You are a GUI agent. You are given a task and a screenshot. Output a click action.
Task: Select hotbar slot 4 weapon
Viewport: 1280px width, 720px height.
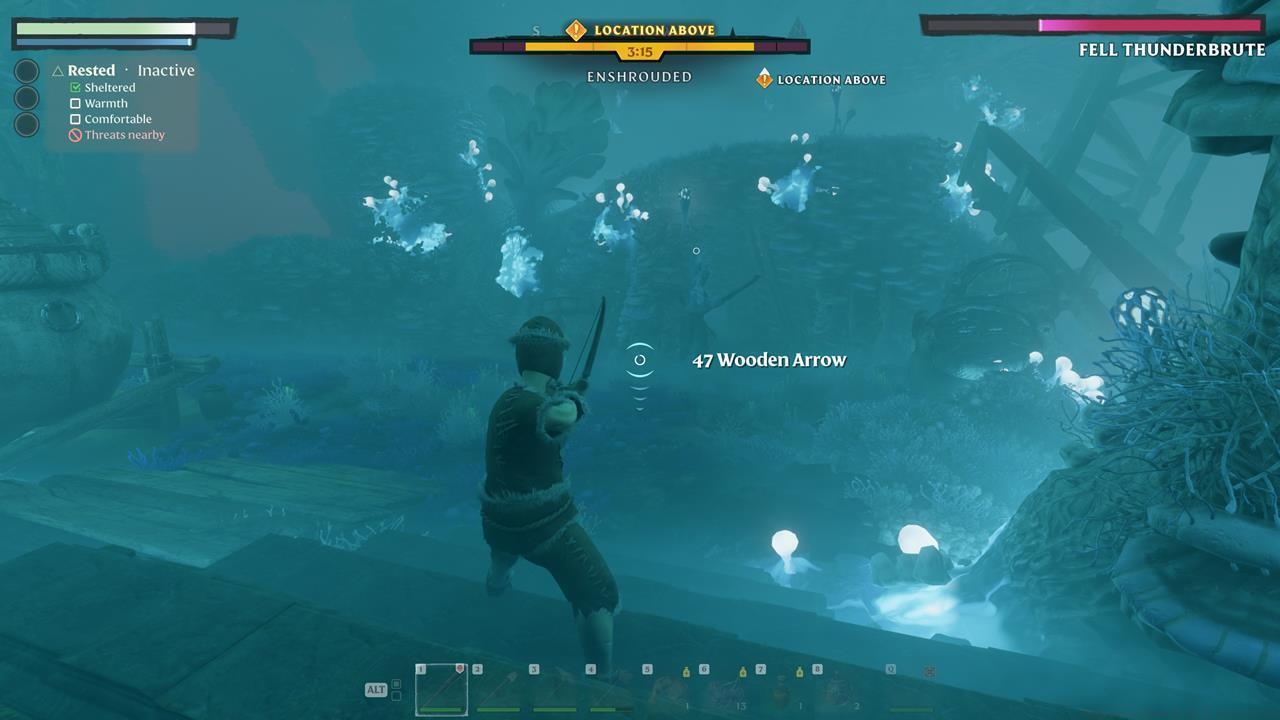pos(612,690)
